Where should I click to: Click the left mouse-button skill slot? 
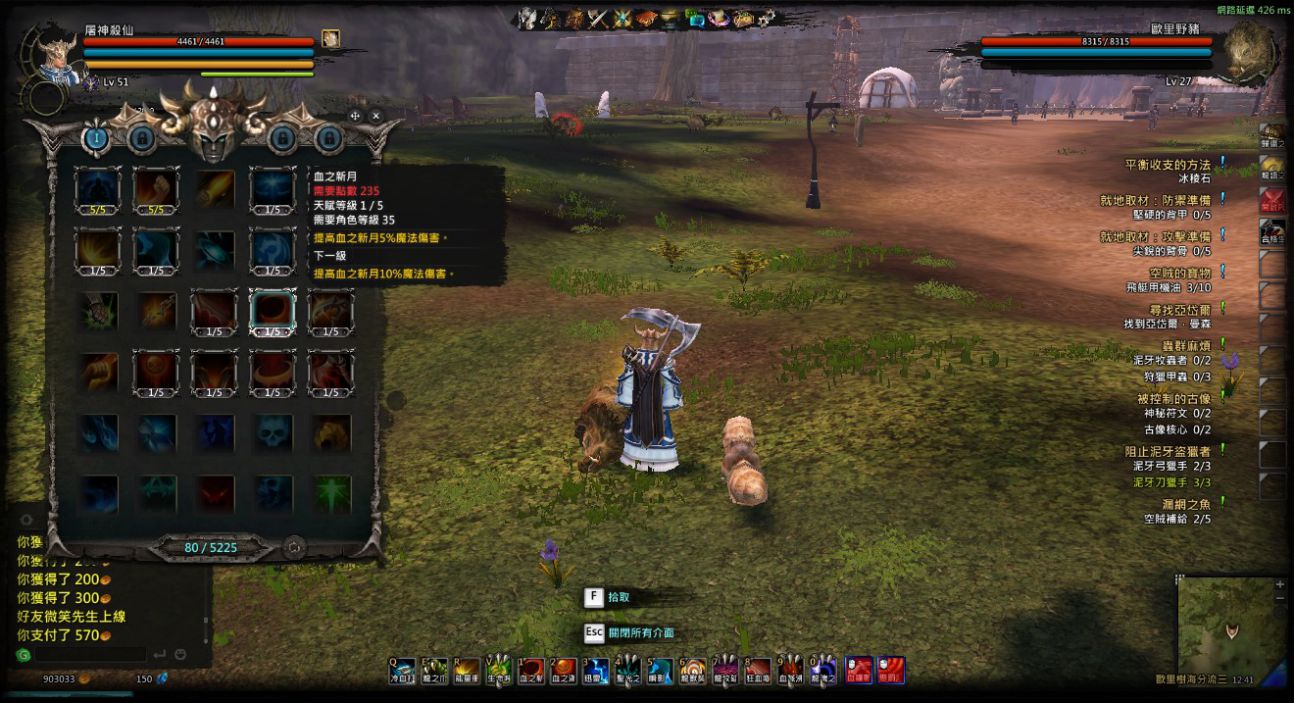[858, 670]
